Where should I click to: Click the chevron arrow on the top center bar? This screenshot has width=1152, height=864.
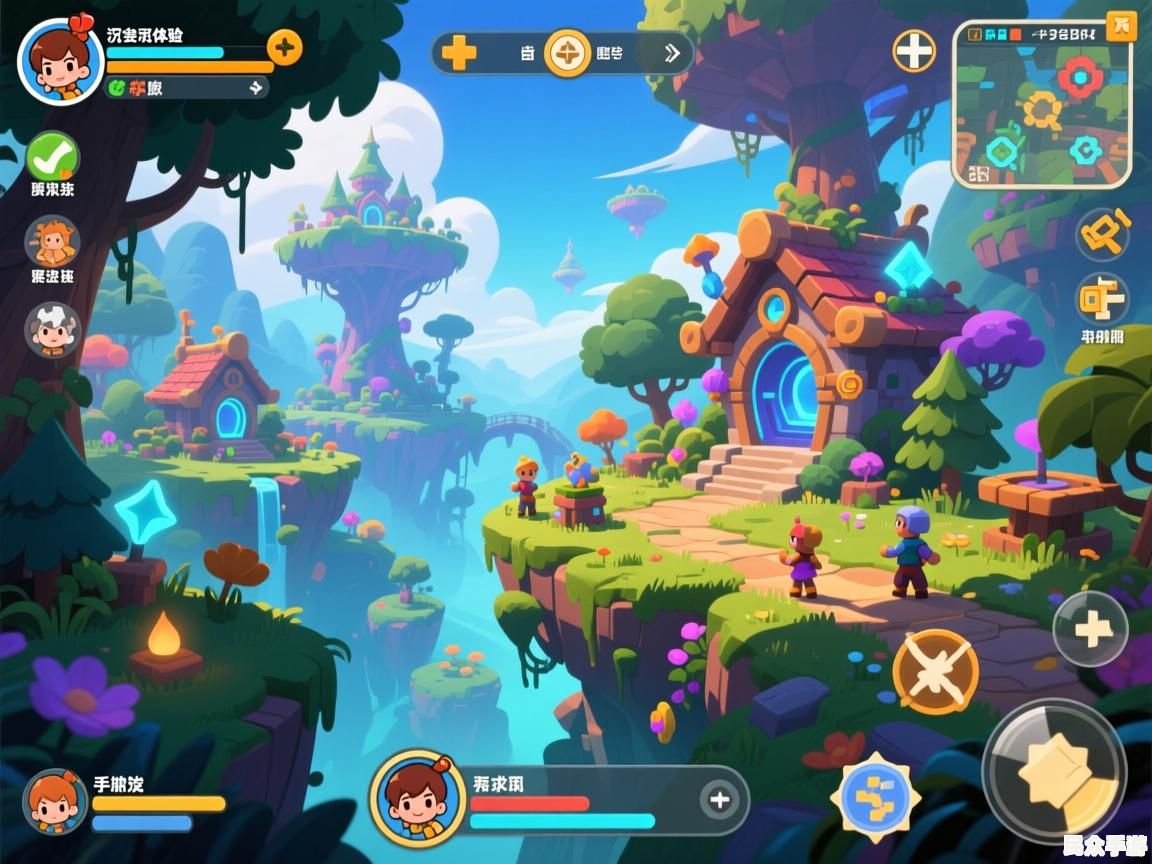pyautogui.click(x=673, y=53)
